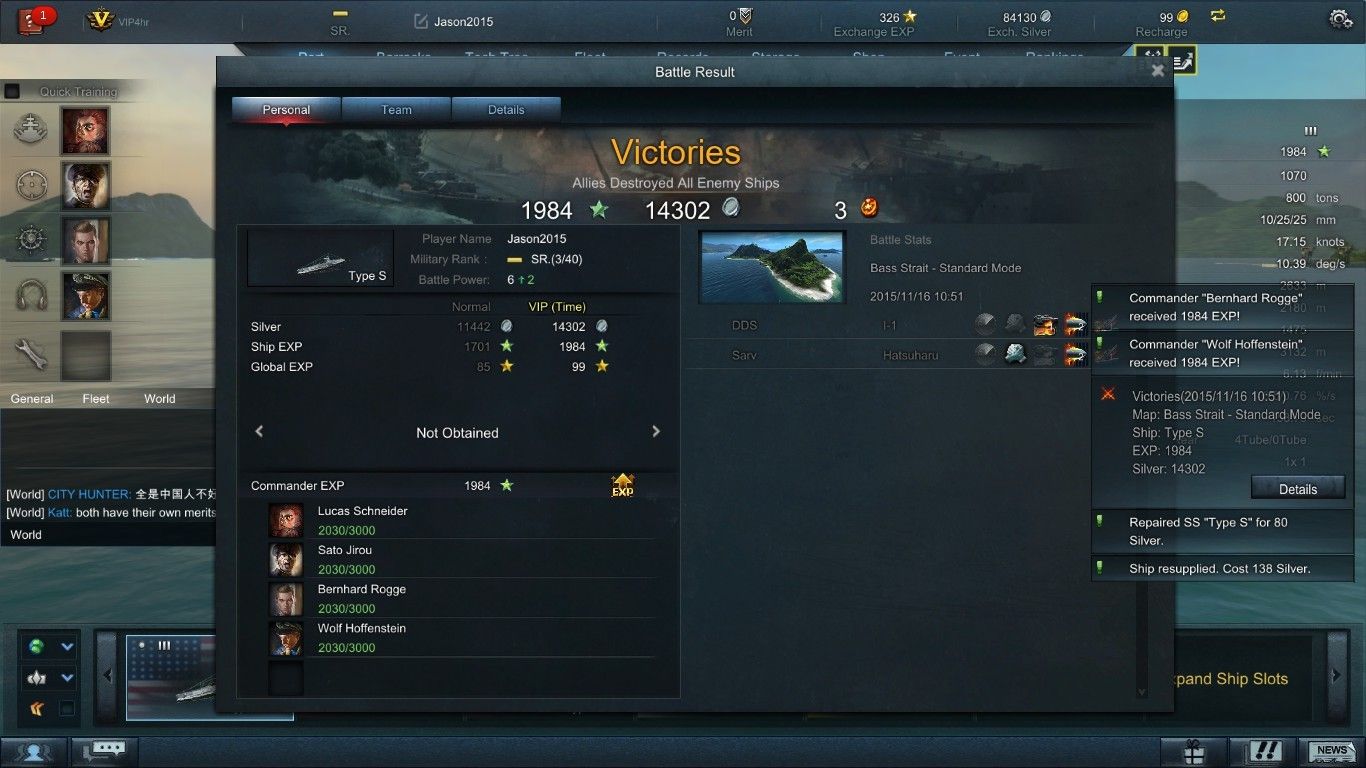Open the friends icon at bottom left

click(33, 751)
